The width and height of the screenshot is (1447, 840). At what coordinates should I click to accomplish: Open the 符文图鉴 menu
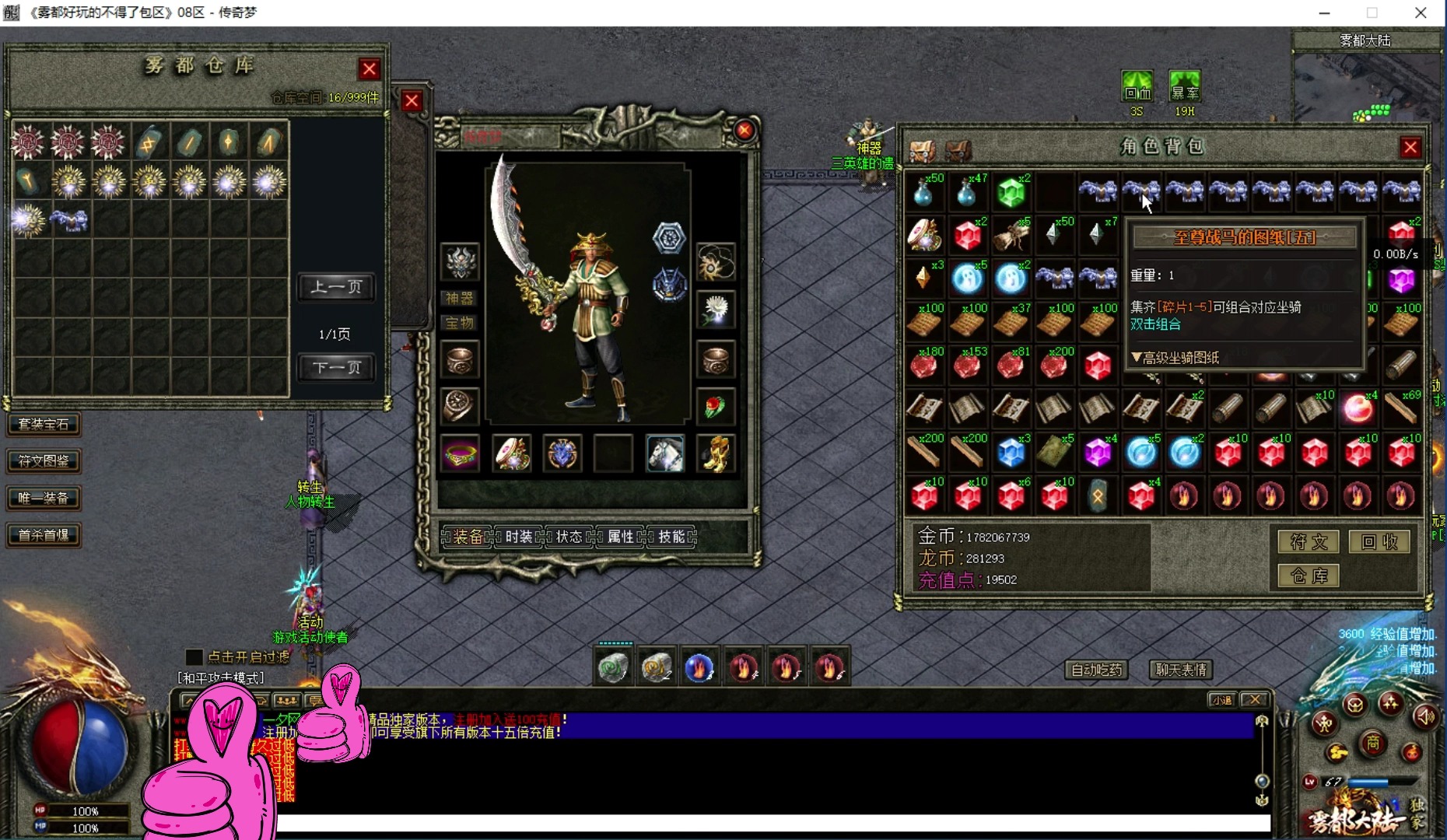tap(44, 460)
